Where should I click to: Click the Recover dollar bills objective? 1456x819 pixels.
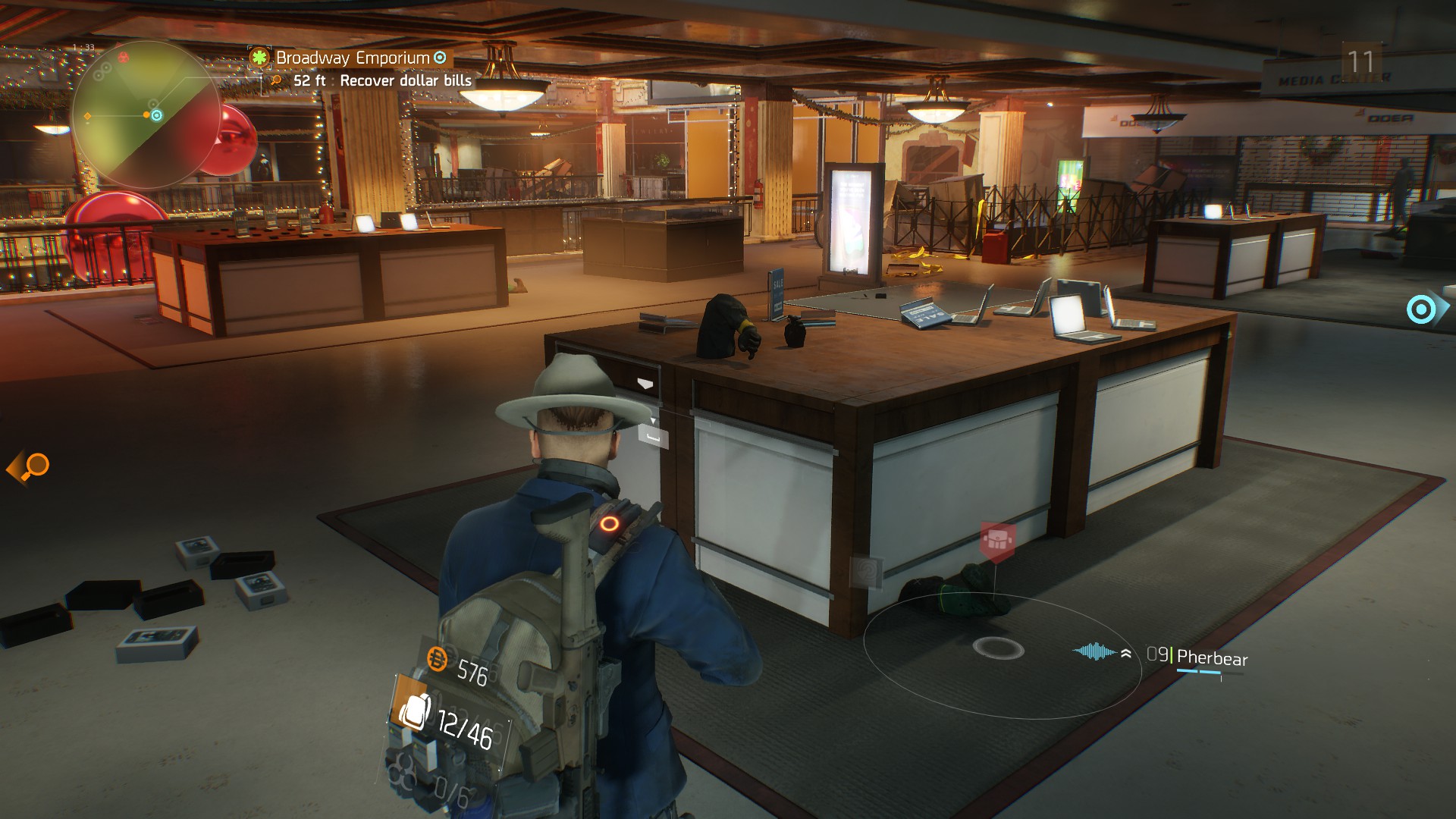pyautogui.click(x=405, y=80)
